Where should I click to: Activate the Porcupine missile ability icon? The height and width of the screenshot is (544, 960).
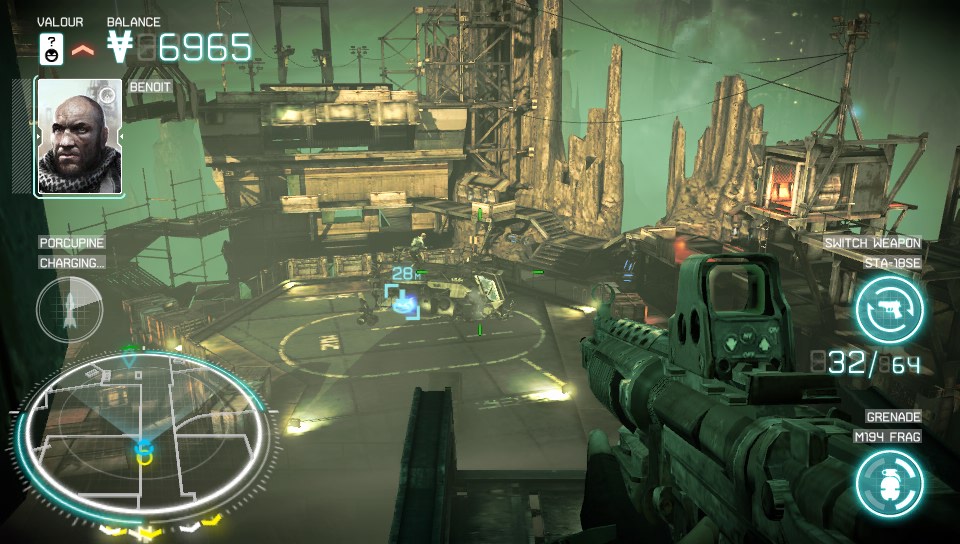point(69,308)
